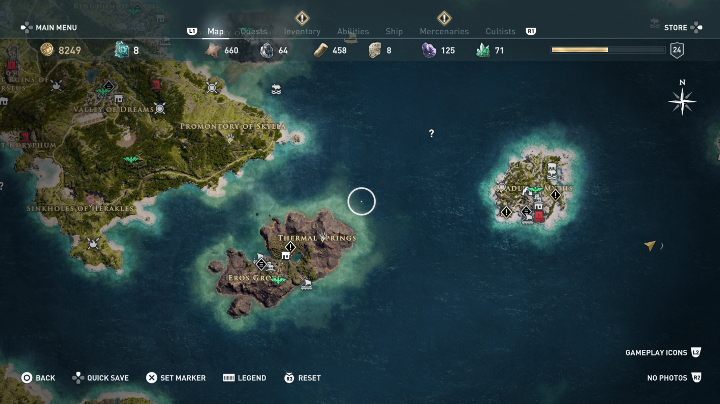This screenshot has height=404, width=720.
Task: Toggle the No Photos option
Action: coord(673,378)
